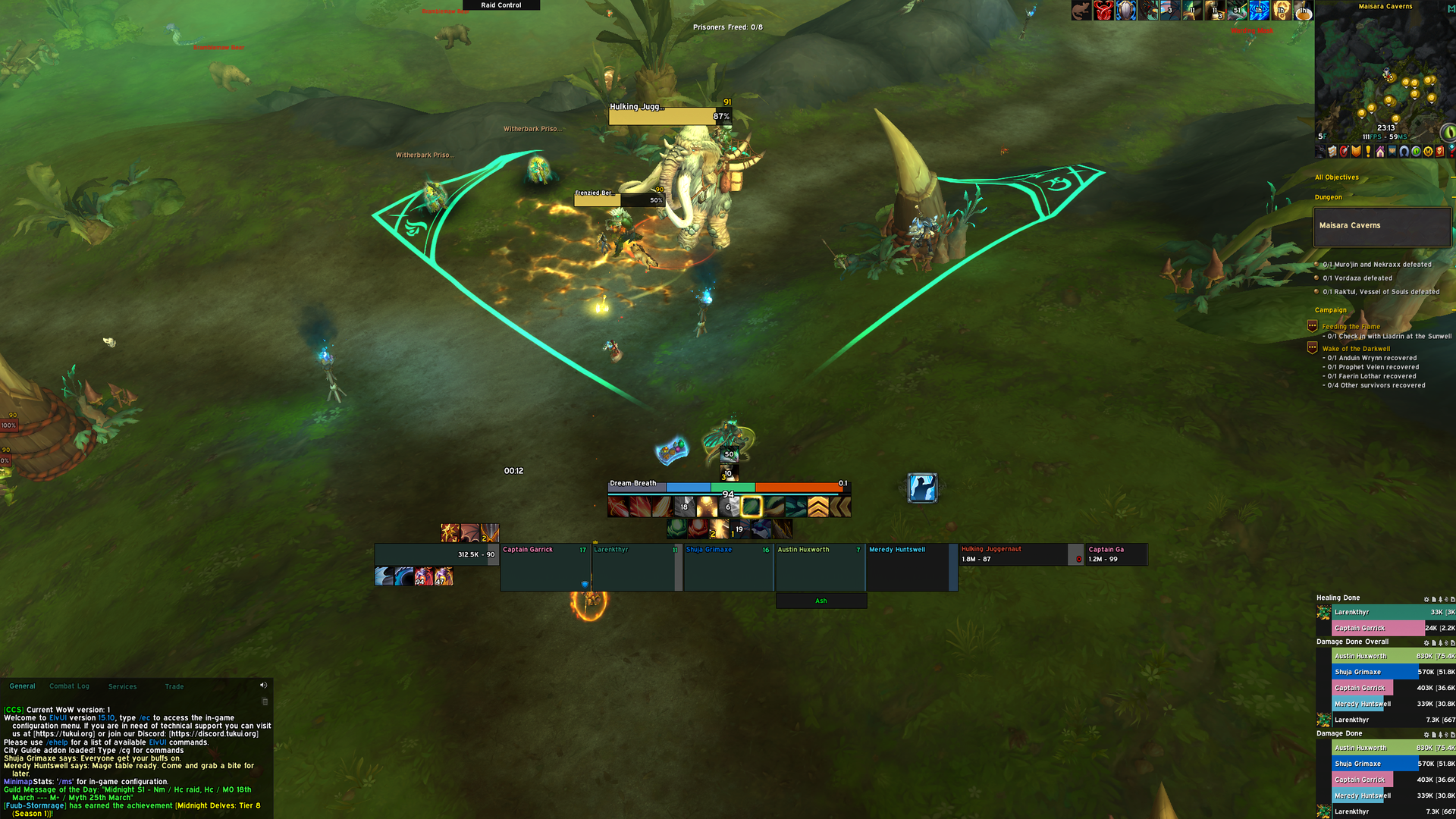The height and width of the screenshot is (819, 1456).
Task: Activate the glowing green highlighted ability
Action: click(752, 507)
